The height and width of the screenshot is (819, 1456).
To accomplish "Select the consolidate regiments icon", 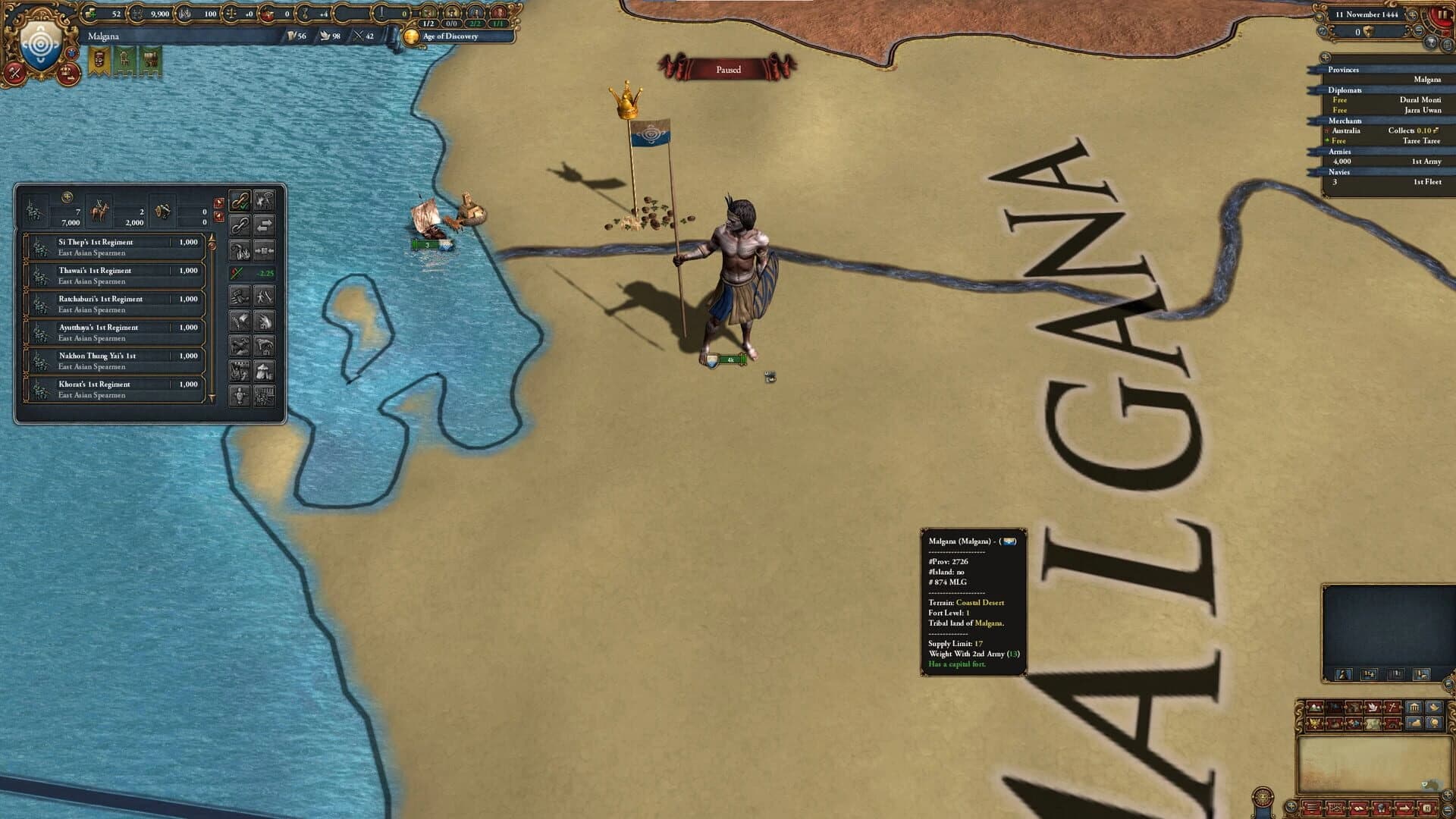I will (265, 250).
